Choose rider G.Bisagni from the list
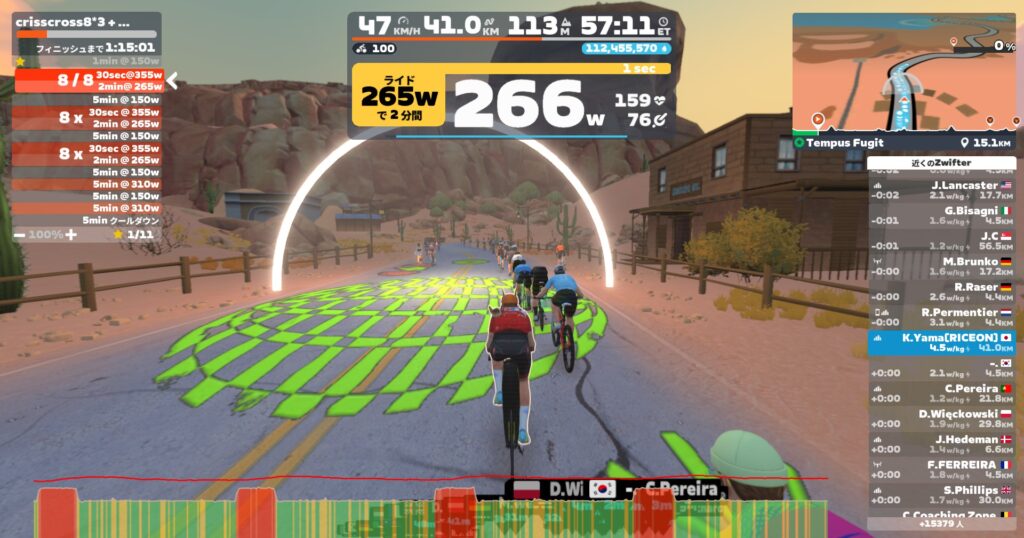The width and height of the screenshot is (1024, 538). tap(941, 215)
